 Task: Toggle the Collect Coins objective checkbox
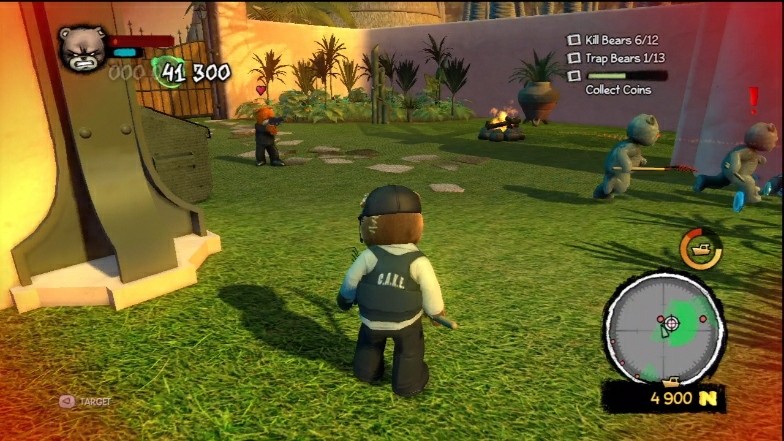pos(574,75)
